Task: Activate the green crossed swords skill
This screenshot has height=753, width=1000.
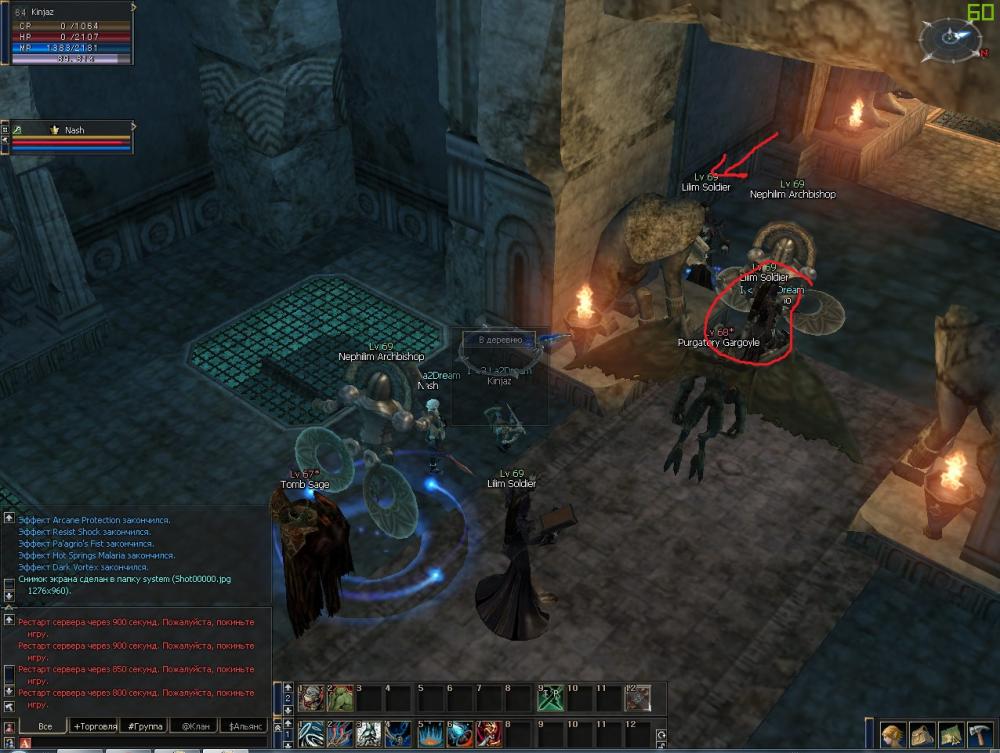Action: click(x=549, y=697)
